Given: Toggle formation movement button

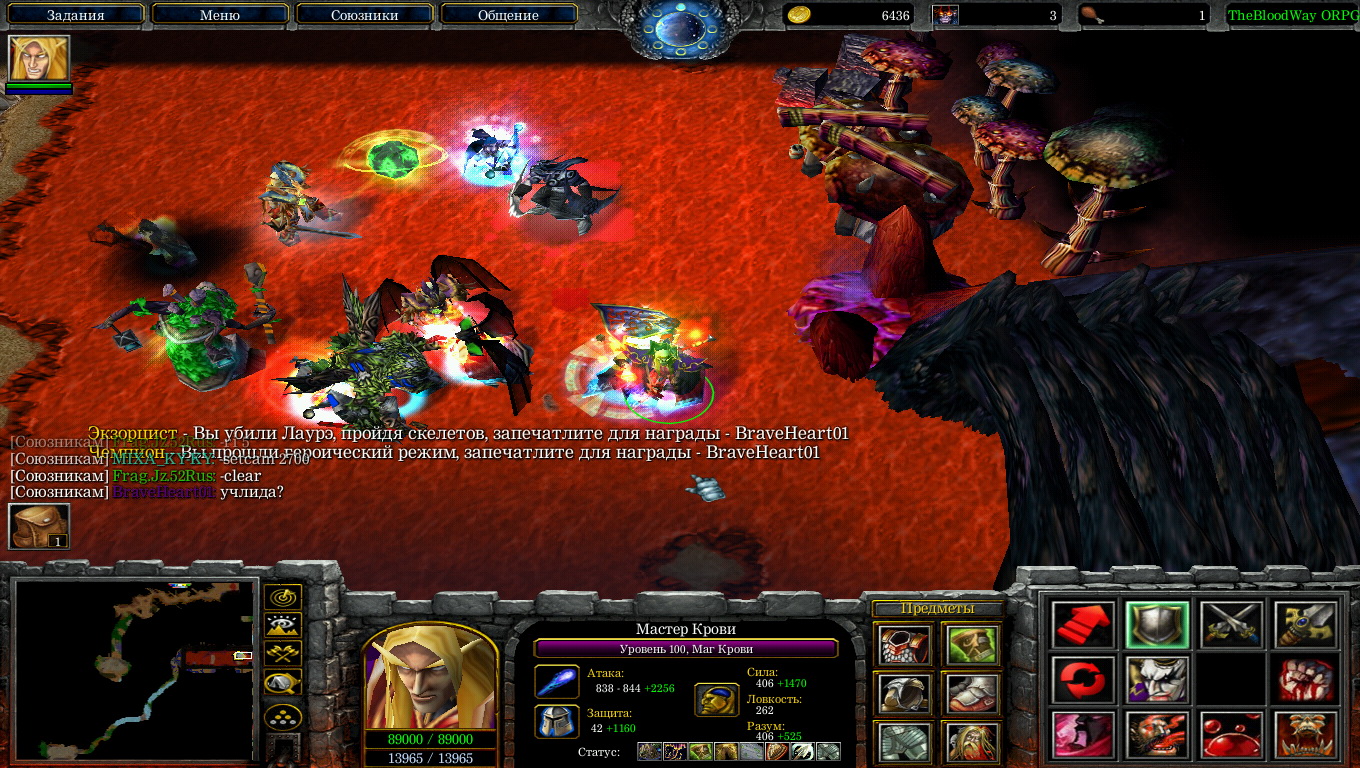Looking at the screenshot, I should coord(283,717).
